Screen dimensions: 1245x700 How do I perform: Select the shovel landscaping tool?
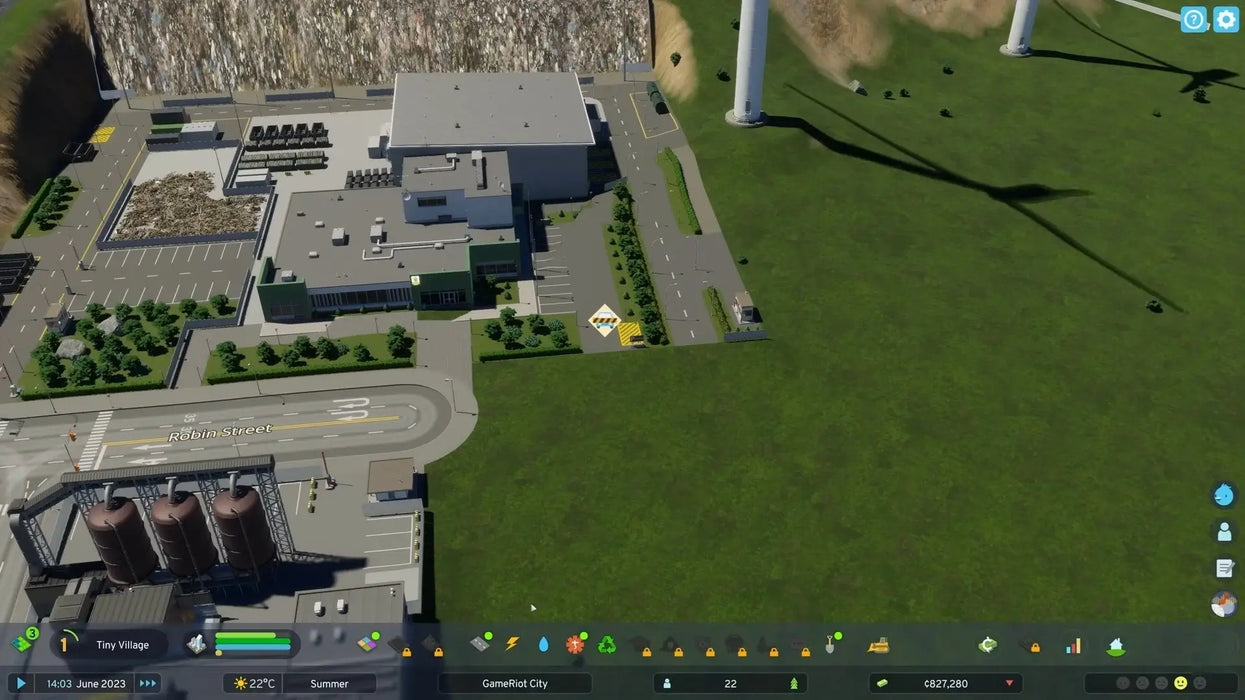[x=830, y=645]
